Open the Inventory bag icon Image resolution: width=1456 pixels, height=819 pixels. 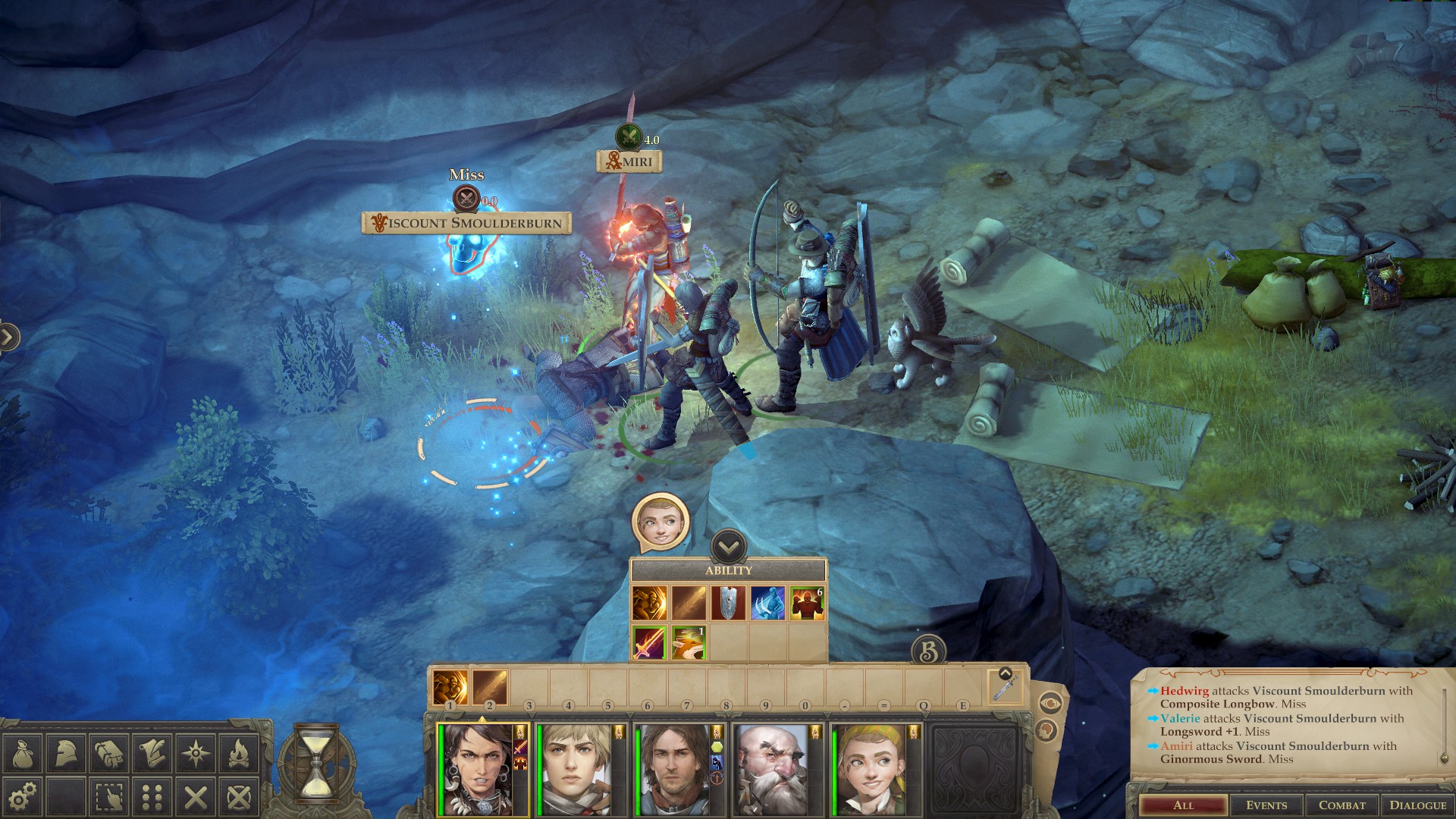tap(25, 752)
